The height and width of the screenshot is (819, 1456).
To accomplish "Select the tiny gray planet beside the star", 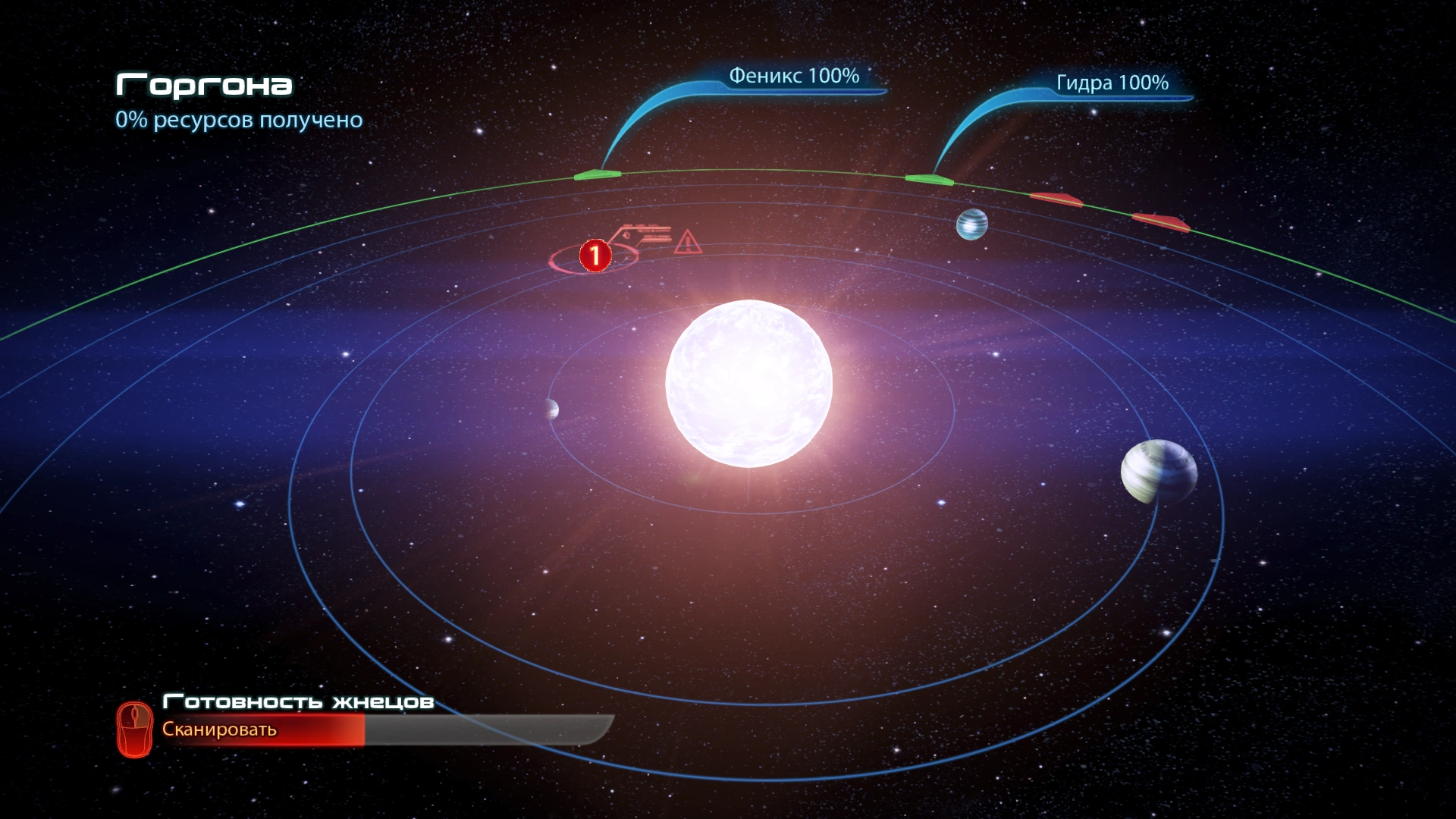I will (x=551, y=409).
